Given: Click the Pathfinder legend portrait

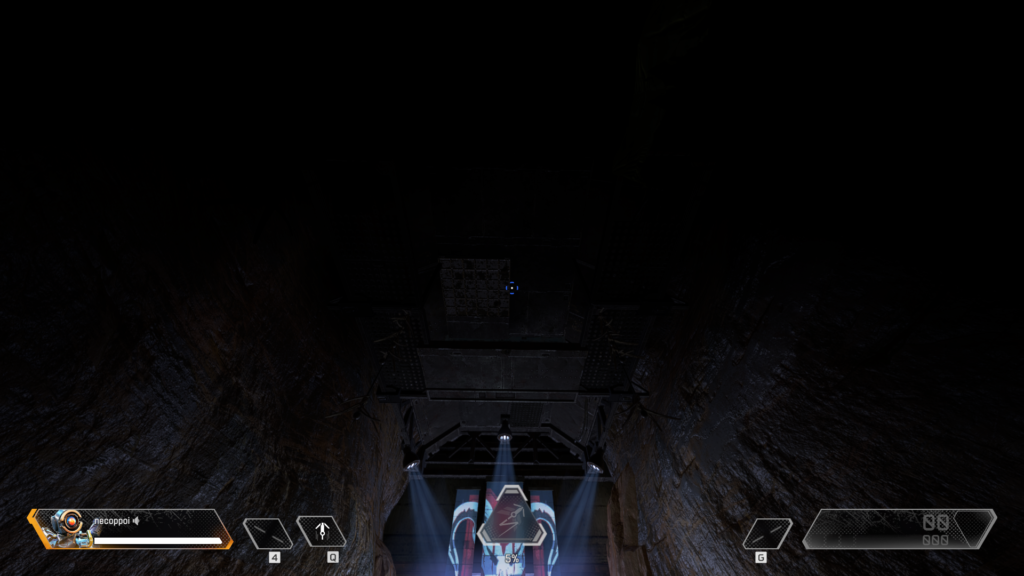Looking at the screenshot, I should coord(65,527).
